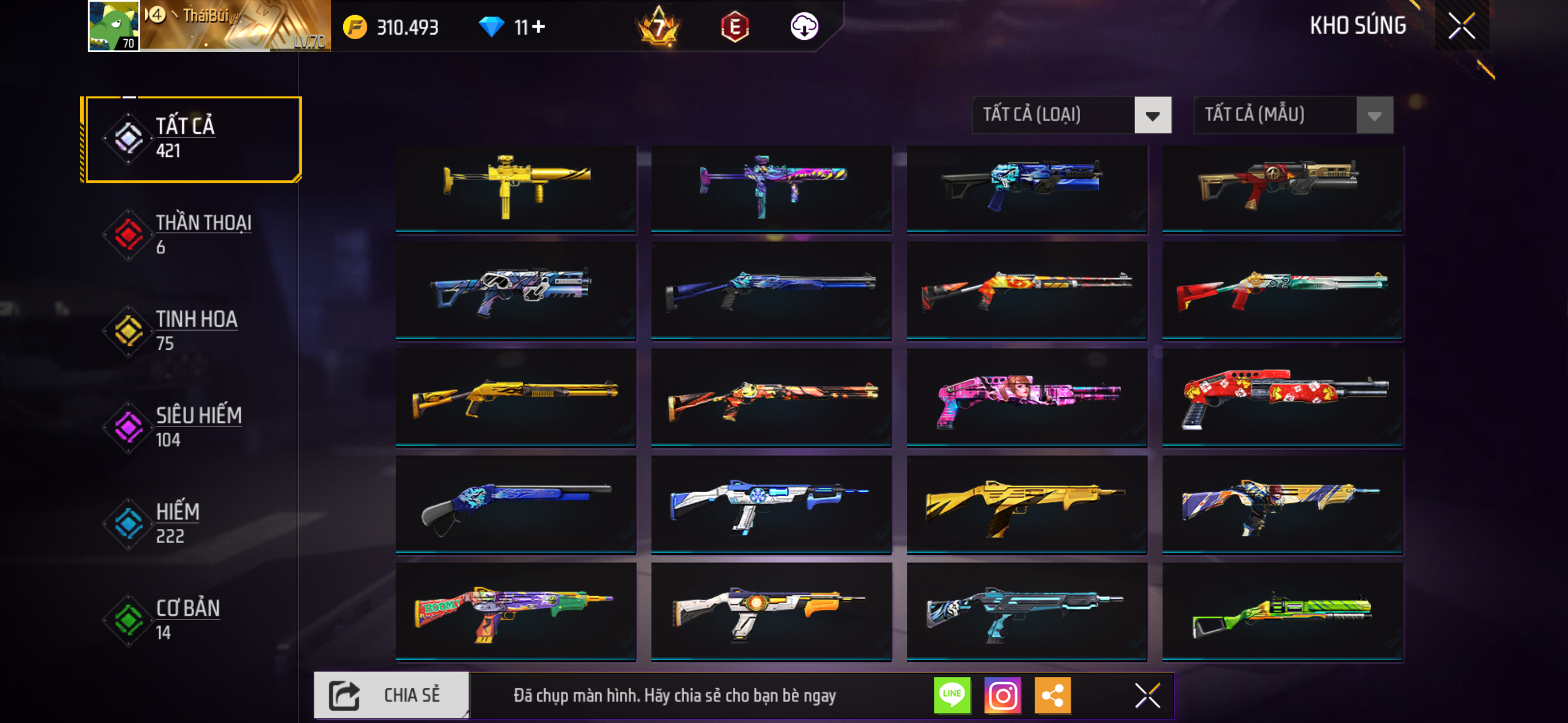The width and height of the screenshot is (1568, 723).
Task: Close the Kho Súng weapon vault screen
Action: click(1461, 26)
